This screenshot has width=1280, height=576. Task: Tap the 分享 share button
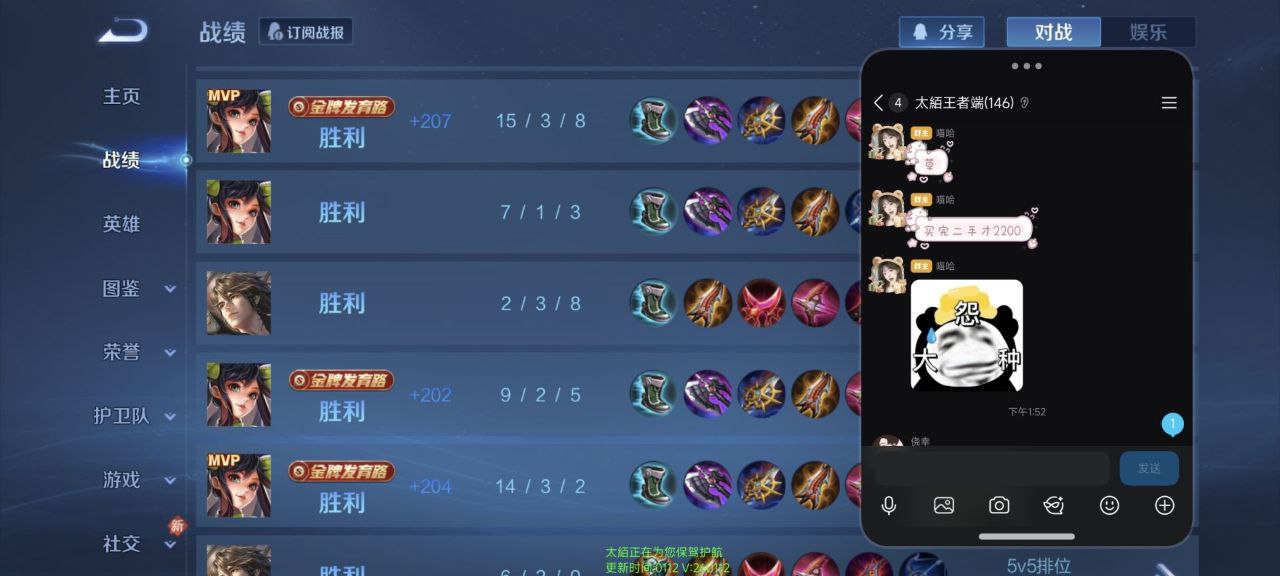[941, 32]
